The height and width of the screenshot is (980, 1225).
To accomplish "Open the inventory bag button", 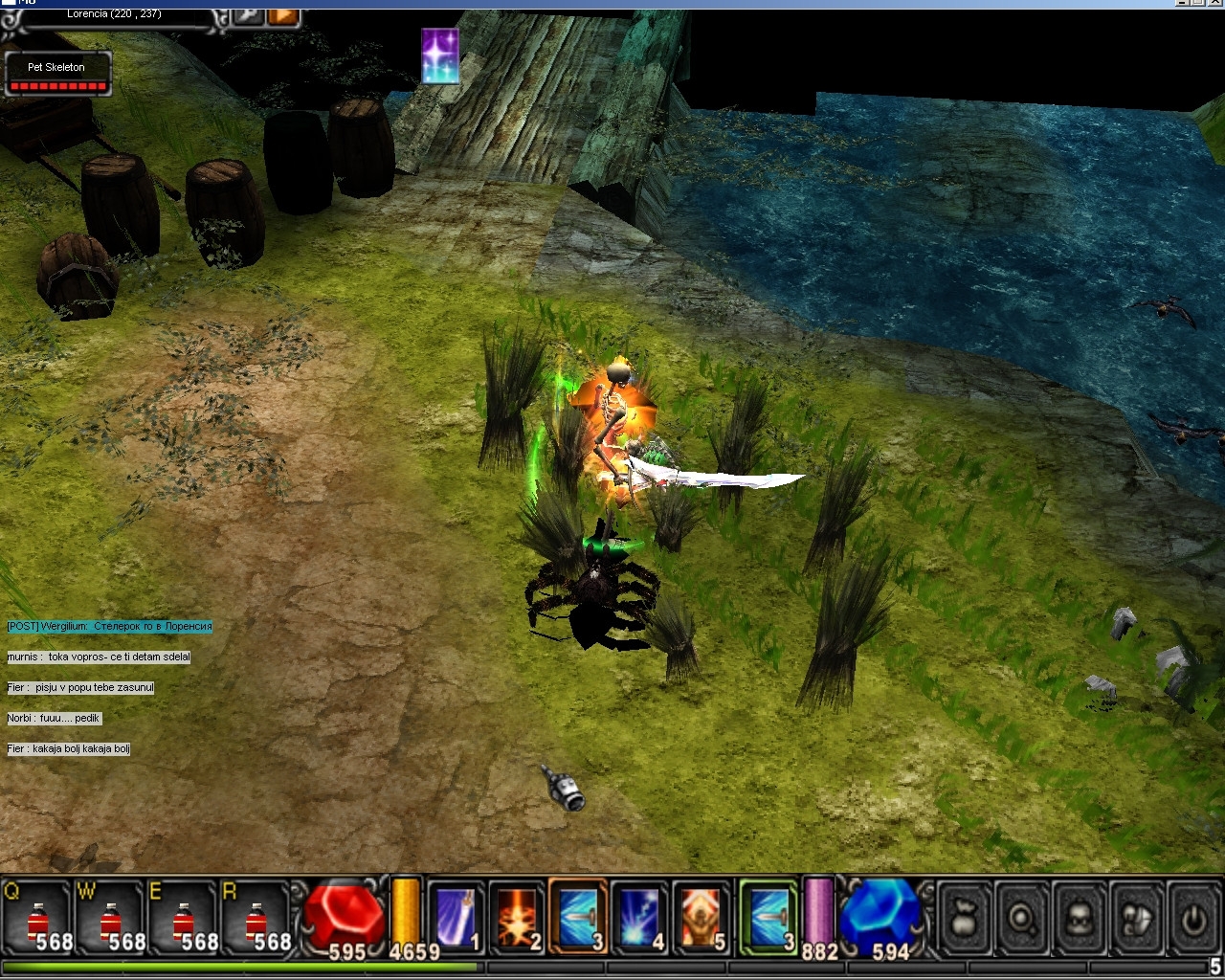I will [965, 919].
